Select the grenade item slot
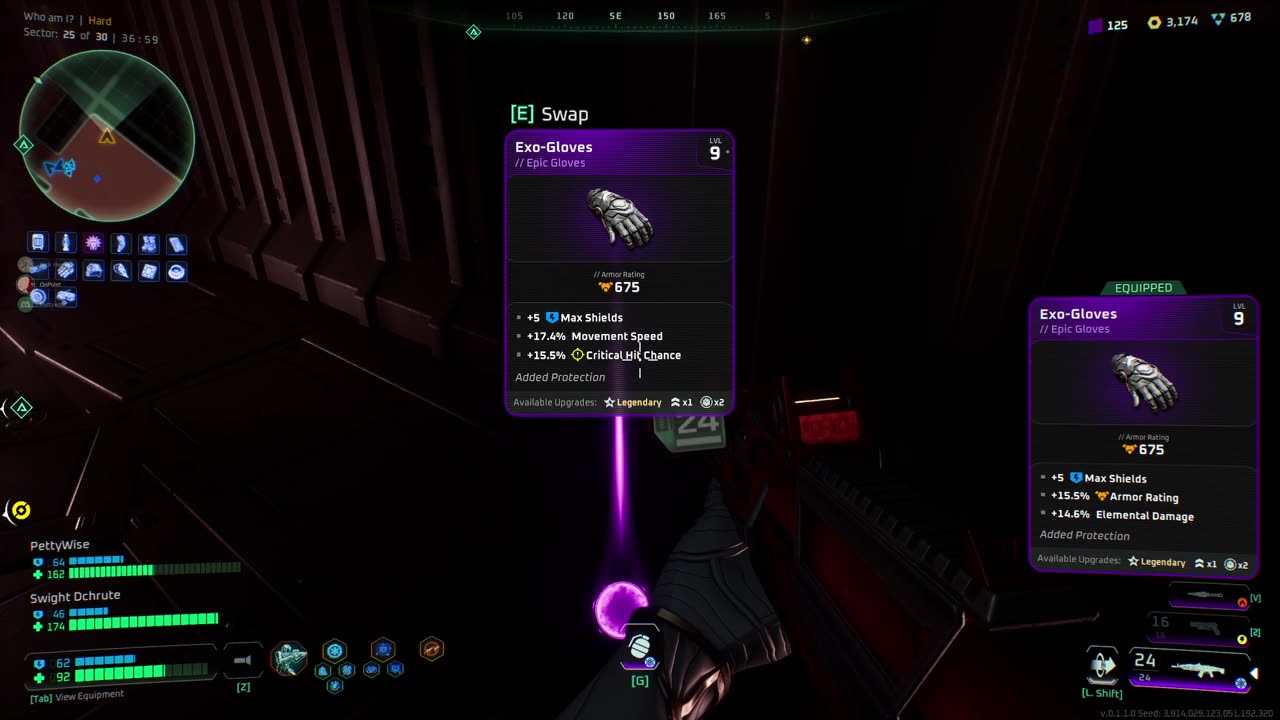 click(640, 648)
